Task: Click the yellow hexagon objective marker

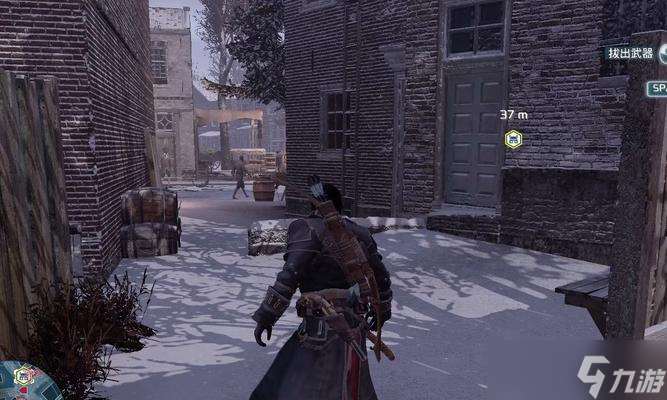Action: [512, 138]
